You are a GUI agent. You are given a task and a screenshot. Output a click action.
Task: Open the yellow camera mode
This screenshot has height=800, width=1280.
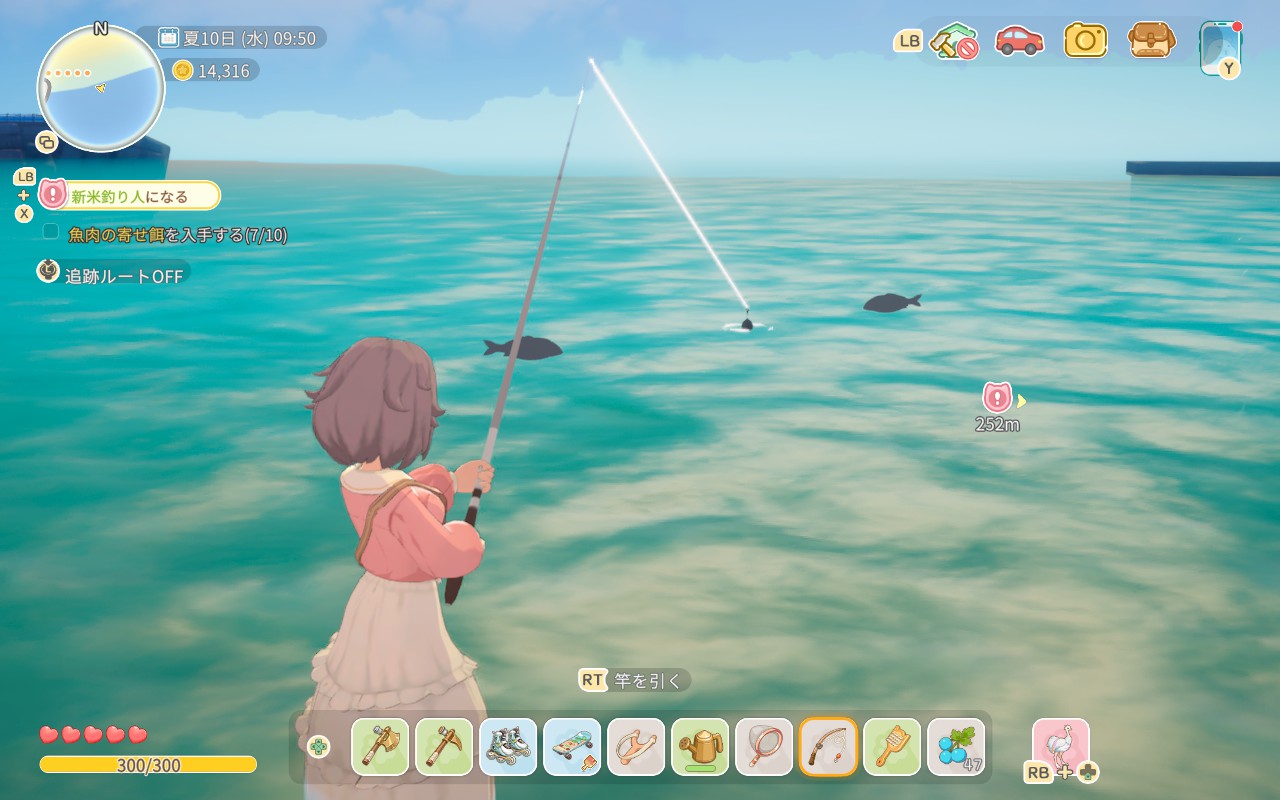1085,41
